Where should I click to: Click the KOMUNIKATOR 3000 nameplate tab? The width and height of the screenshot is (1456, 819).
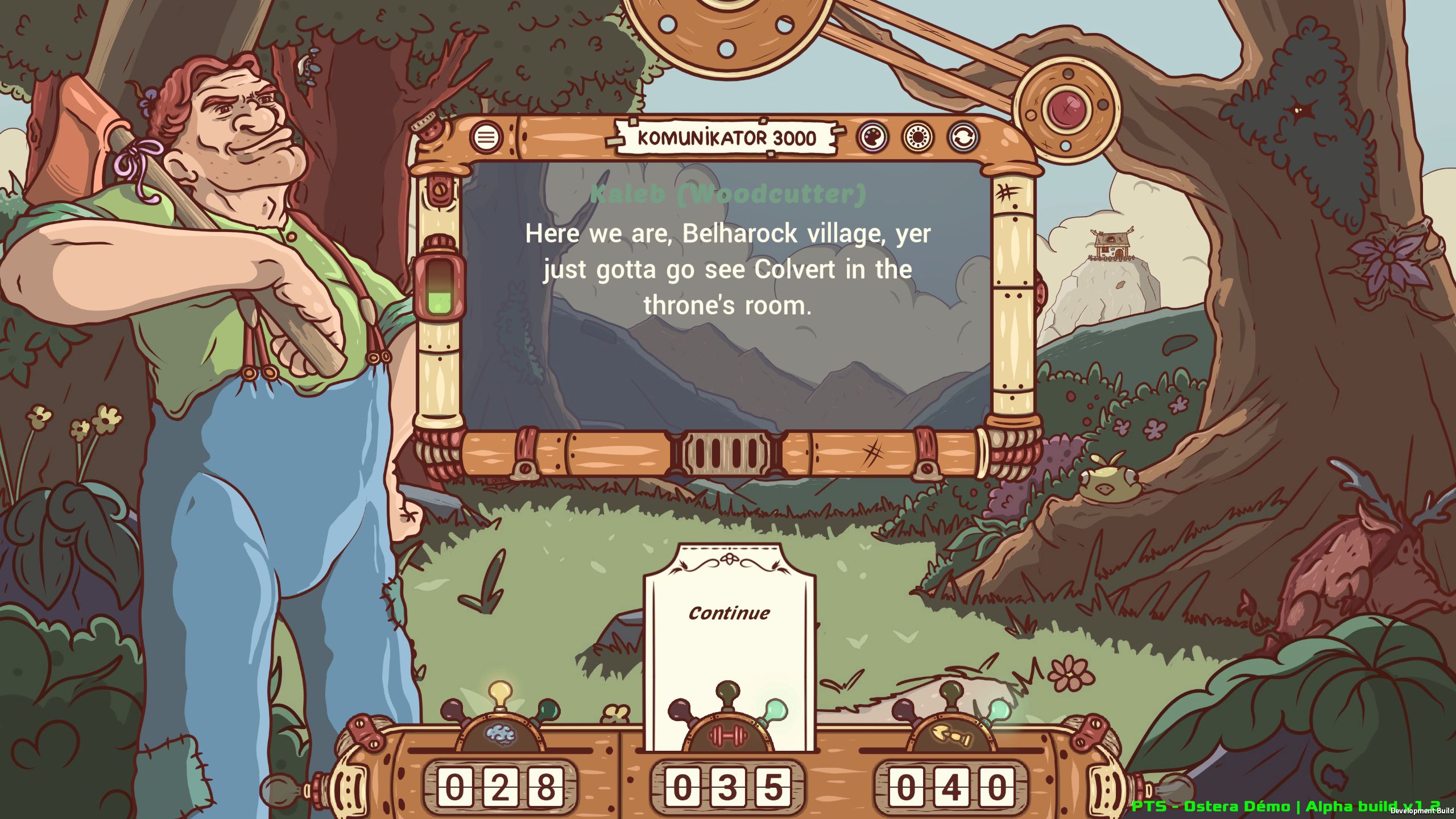click(725, 136)
